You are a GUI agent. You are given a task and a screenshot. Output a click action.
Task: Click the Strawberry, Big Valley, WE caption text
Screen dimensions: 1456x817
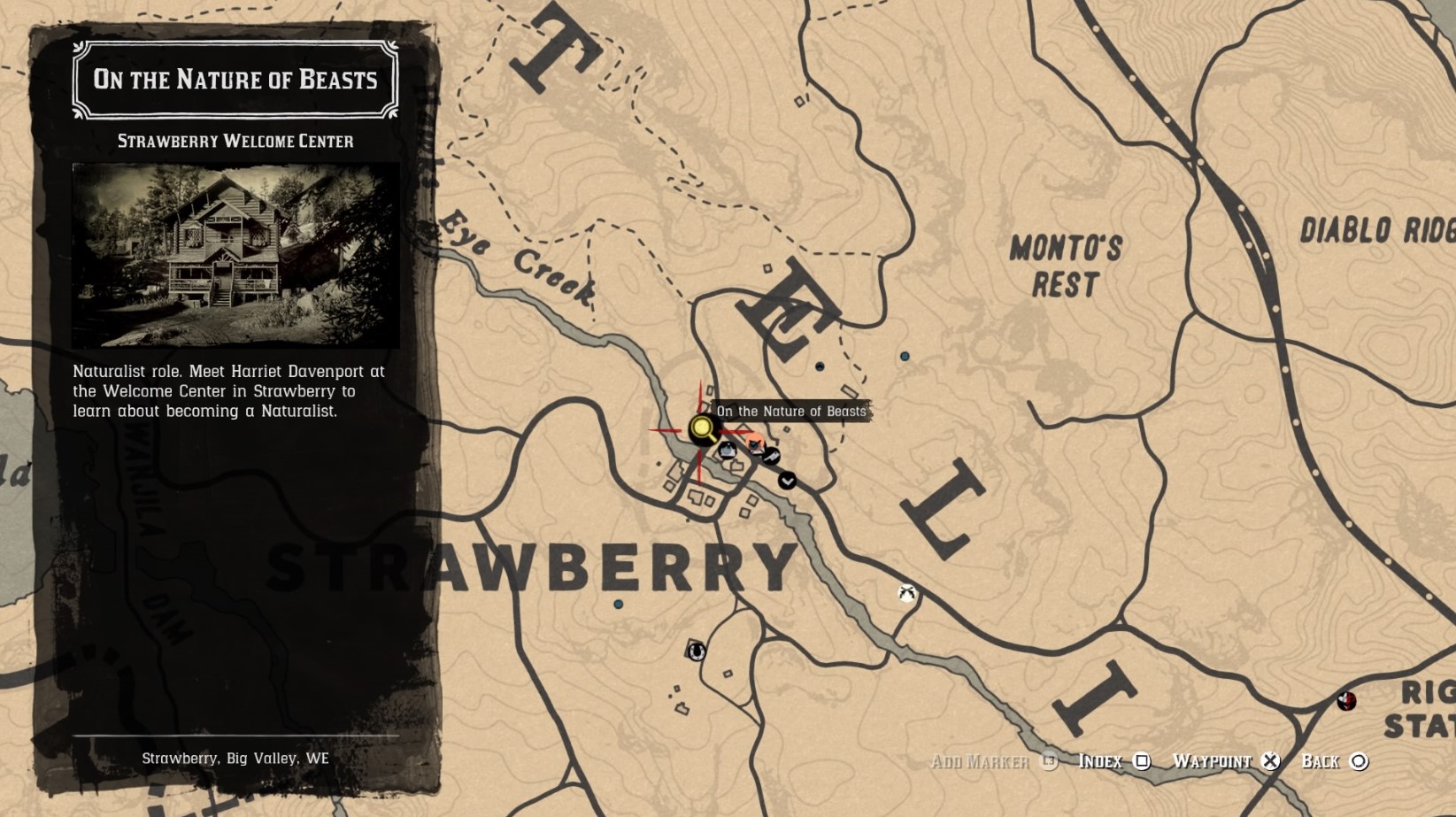tap(235, 758)
